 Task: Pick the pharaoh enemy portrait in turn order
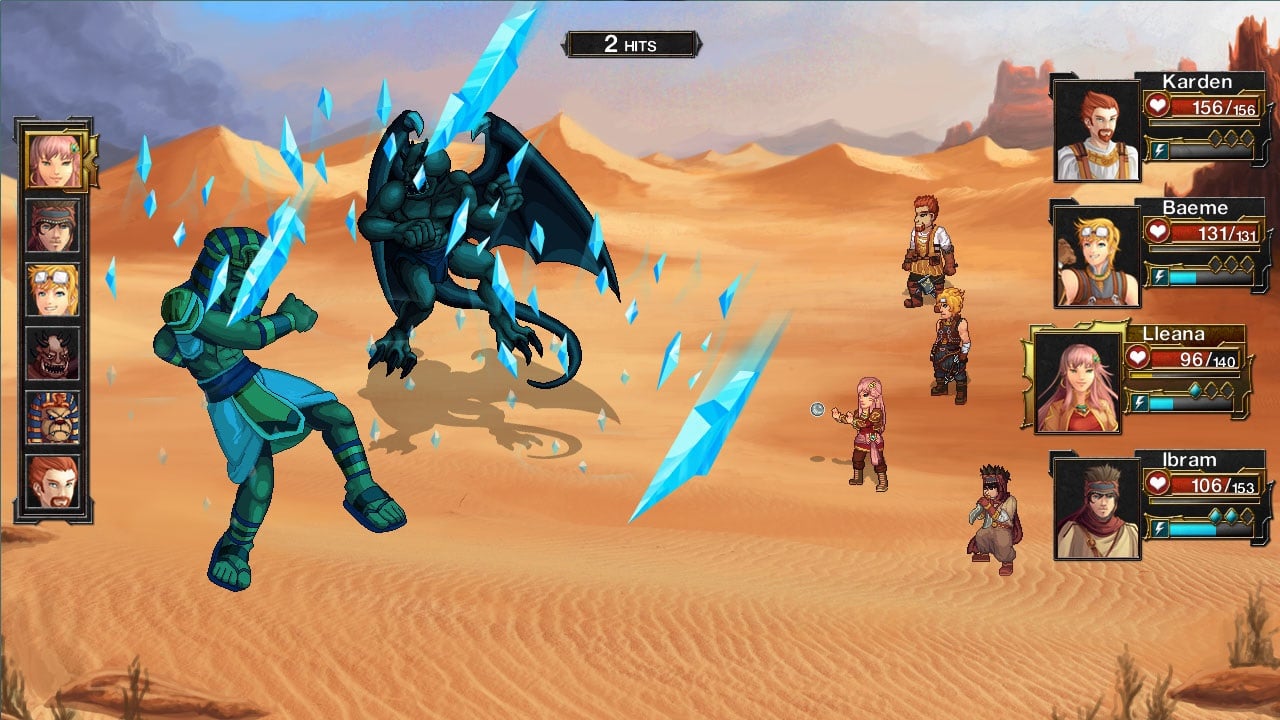pos(53,417)
